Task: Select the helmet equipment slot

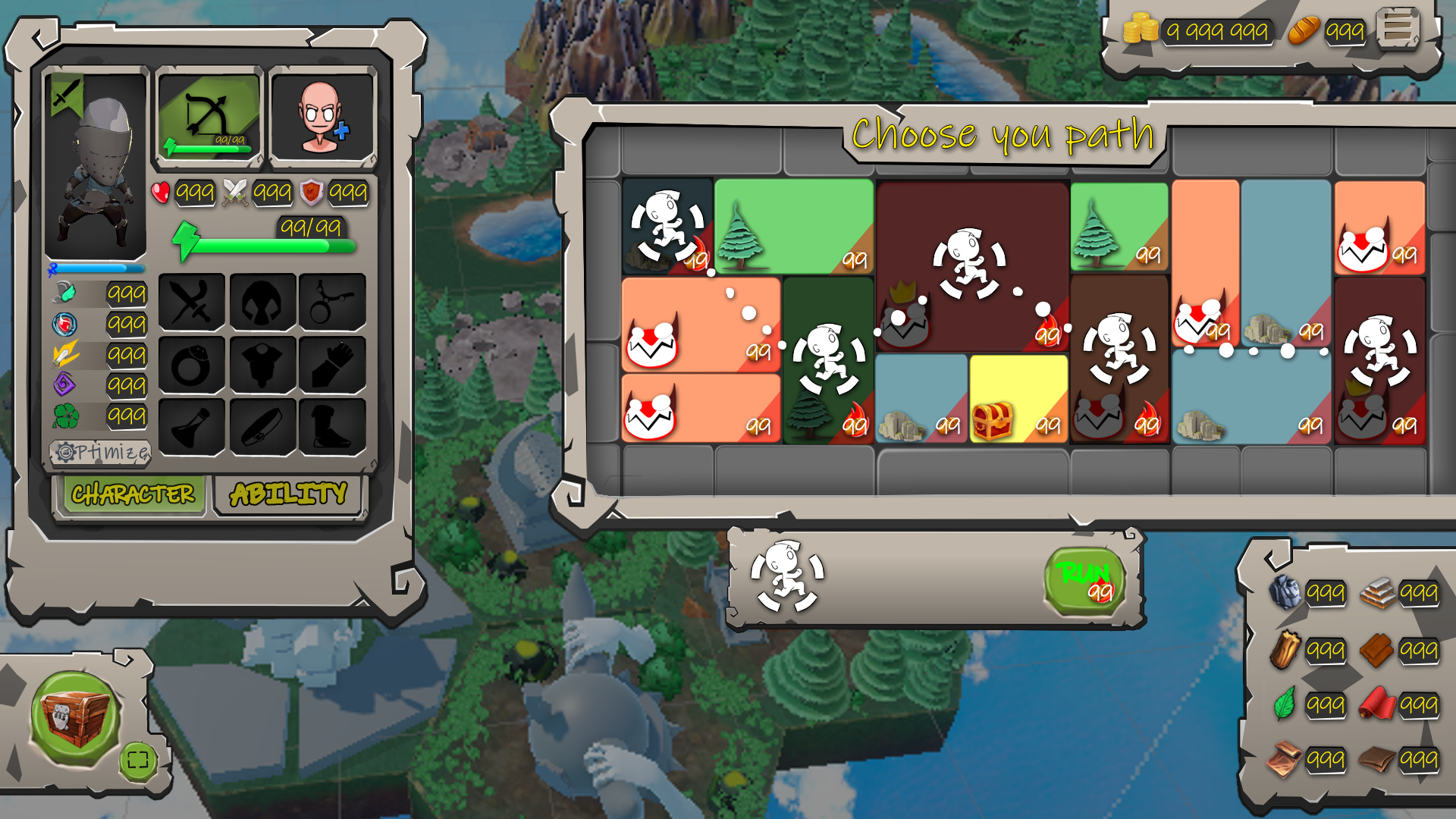Action: pyautogui.click(x=262, y=303)
